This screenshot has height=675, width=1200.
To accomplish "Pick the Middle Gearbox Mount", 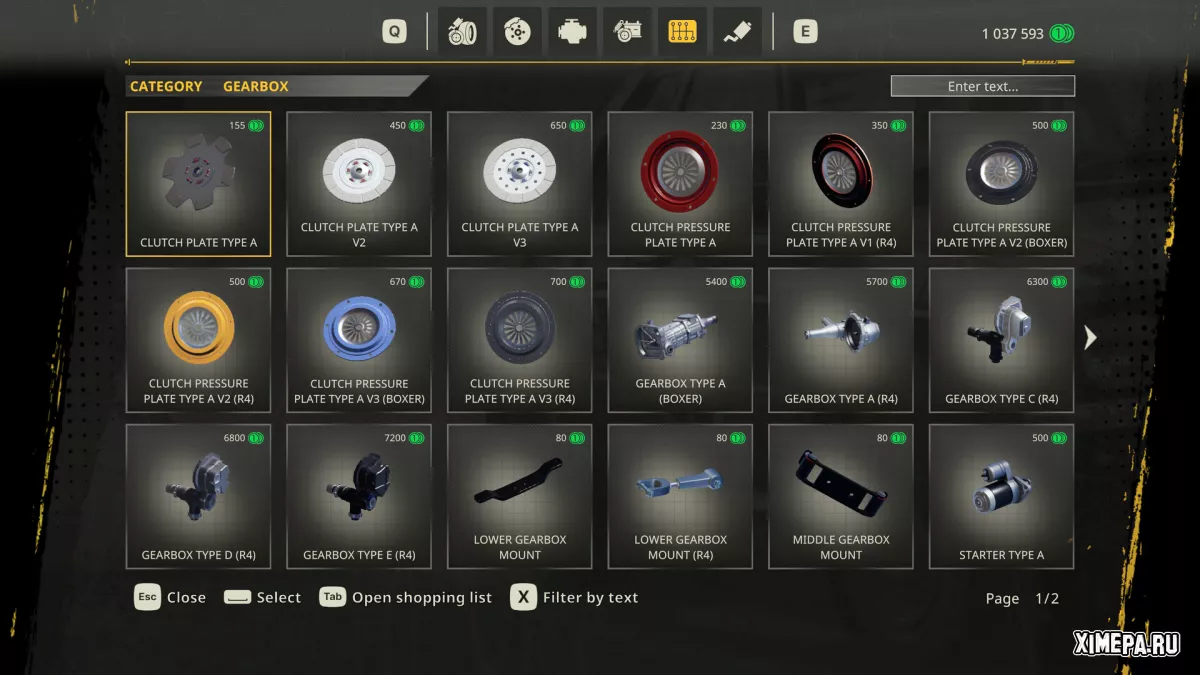I will tap(840, 496).
